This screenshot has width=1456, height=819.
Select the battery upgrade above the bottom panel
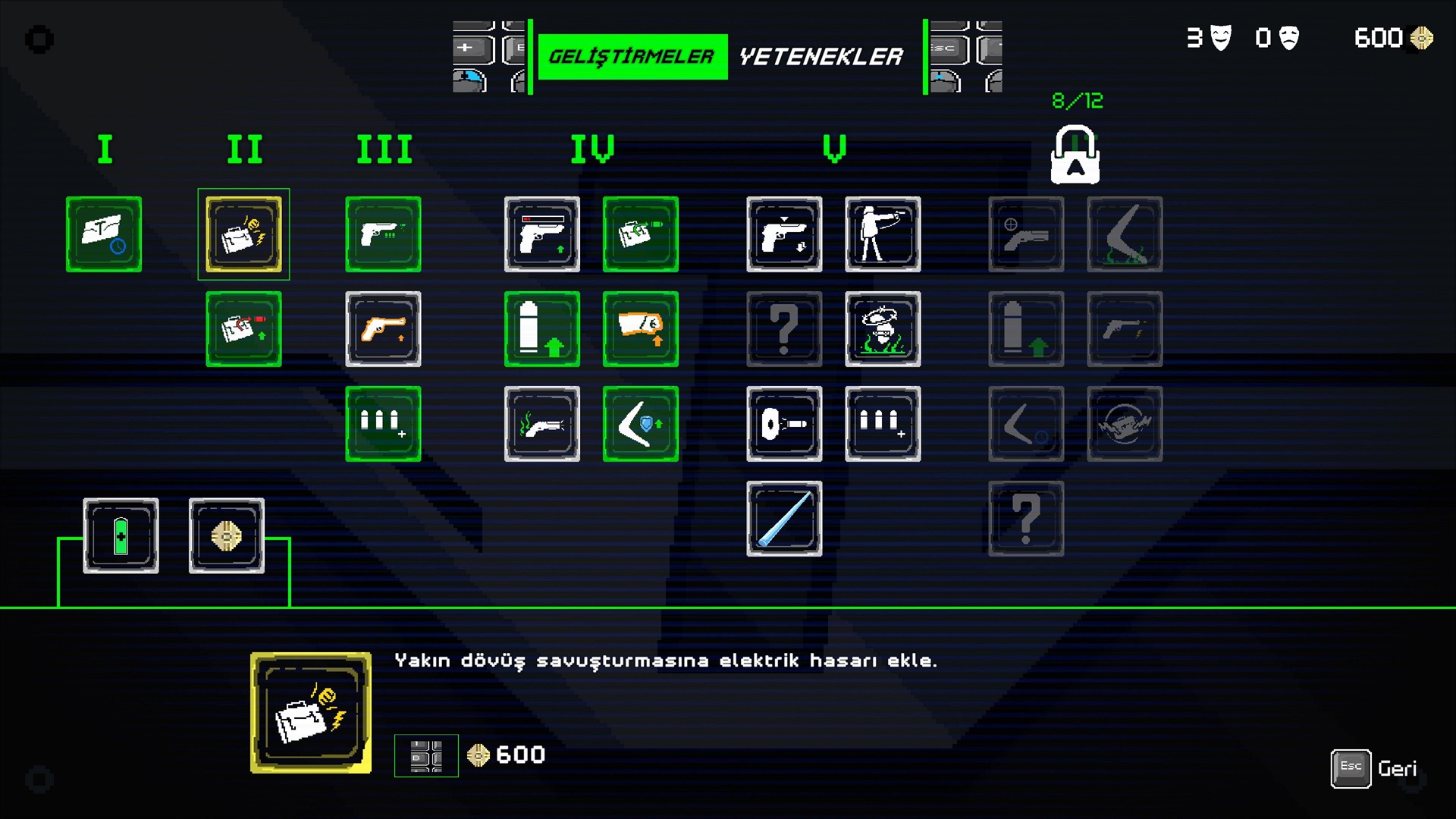coord(121,536)
